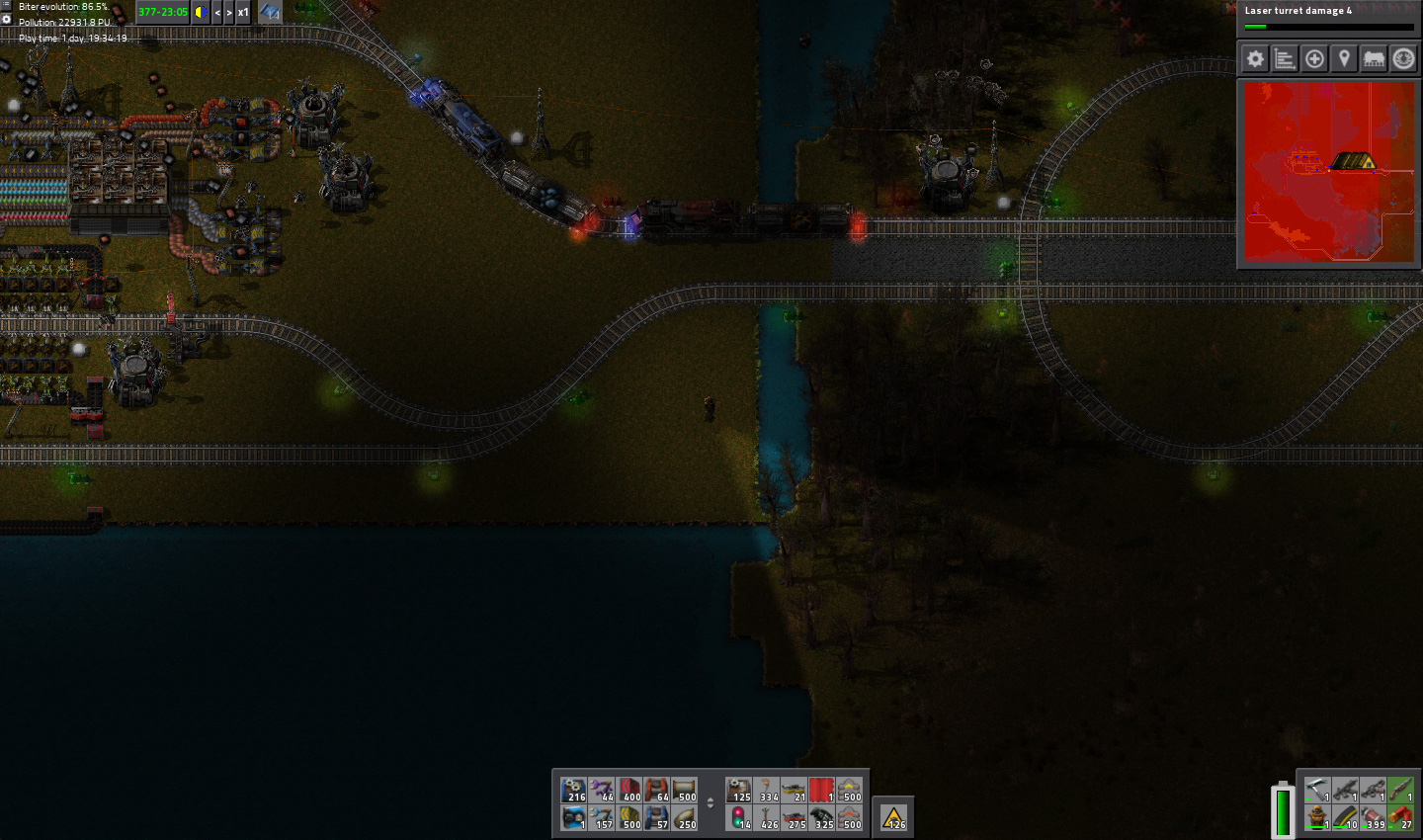Screen dimensions: 1423x840
Task: Increase game speed with the right arrow
Action: 229,13
